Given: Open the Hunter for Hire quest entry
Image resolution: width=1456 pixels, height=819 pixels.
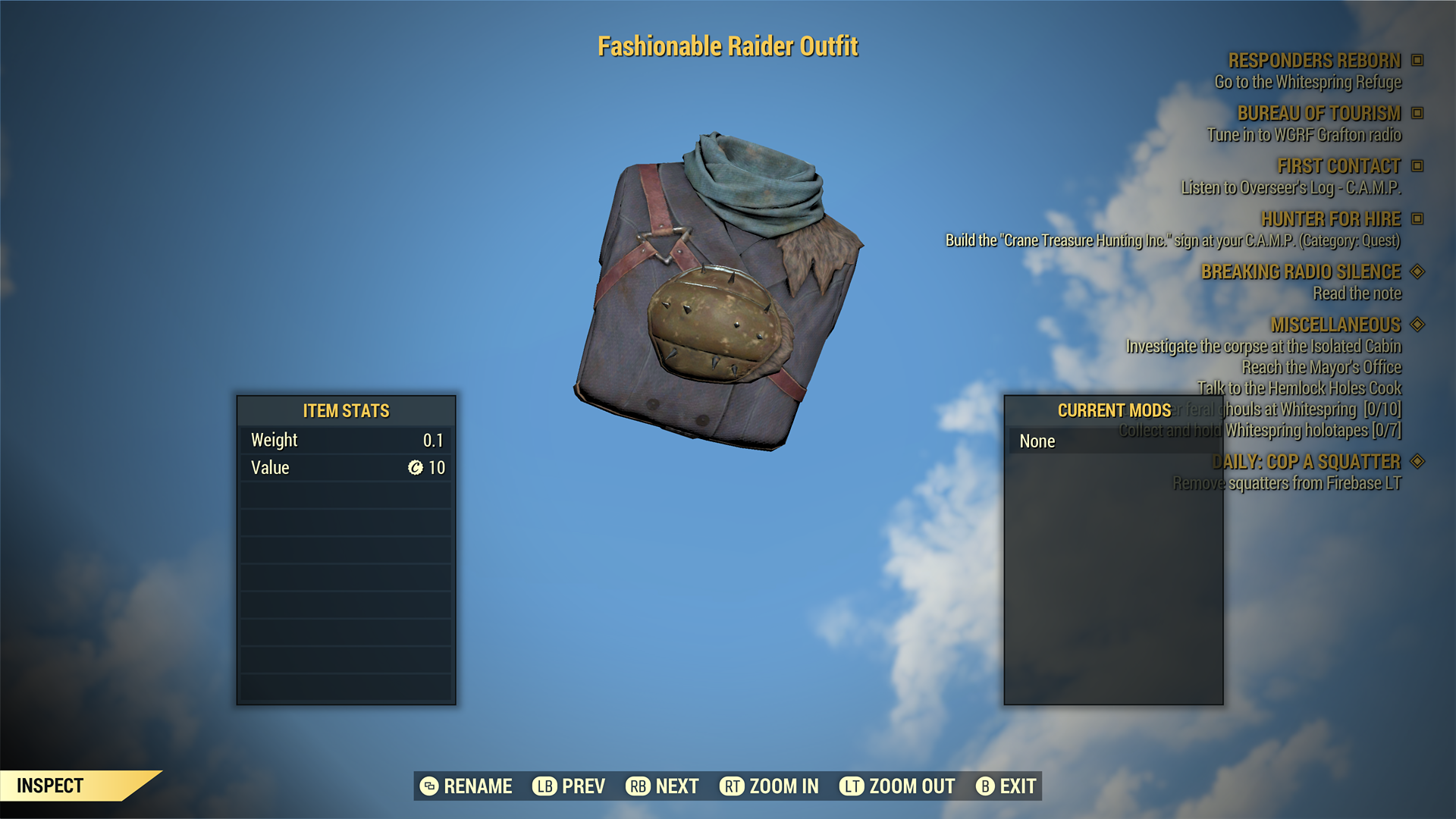Looking at the screenshot, I should (x=1330, y=219).
